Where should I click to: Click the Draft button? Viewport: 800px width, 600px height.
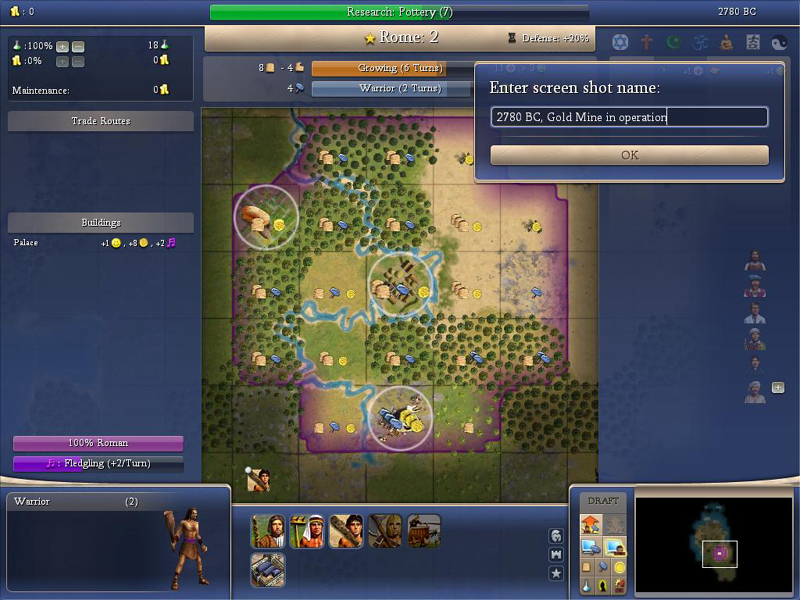[603, 500]
